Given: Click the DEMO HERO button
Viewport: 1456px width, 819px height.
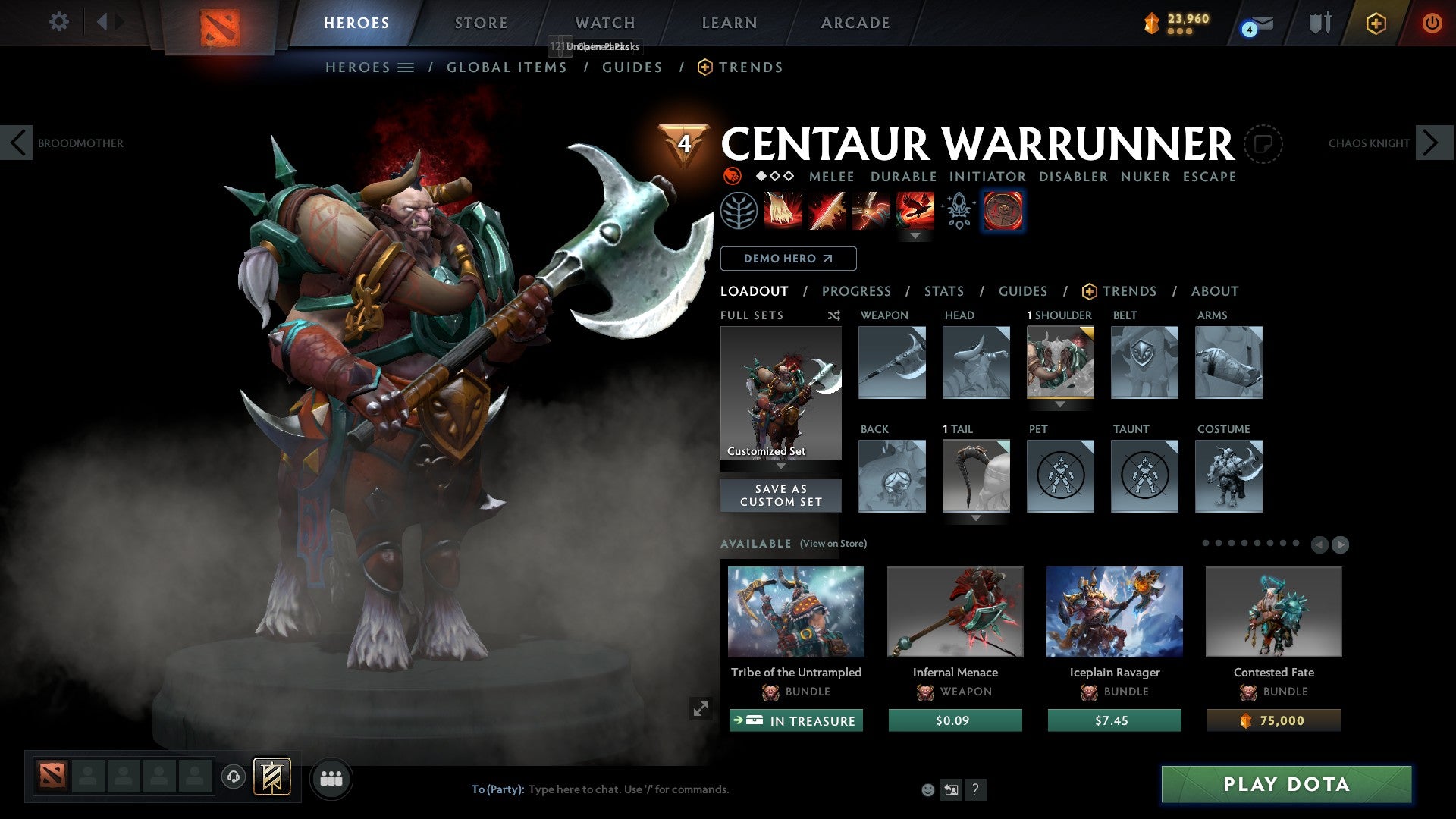Looking at the screenshot, I should click(x=788, y=259).
